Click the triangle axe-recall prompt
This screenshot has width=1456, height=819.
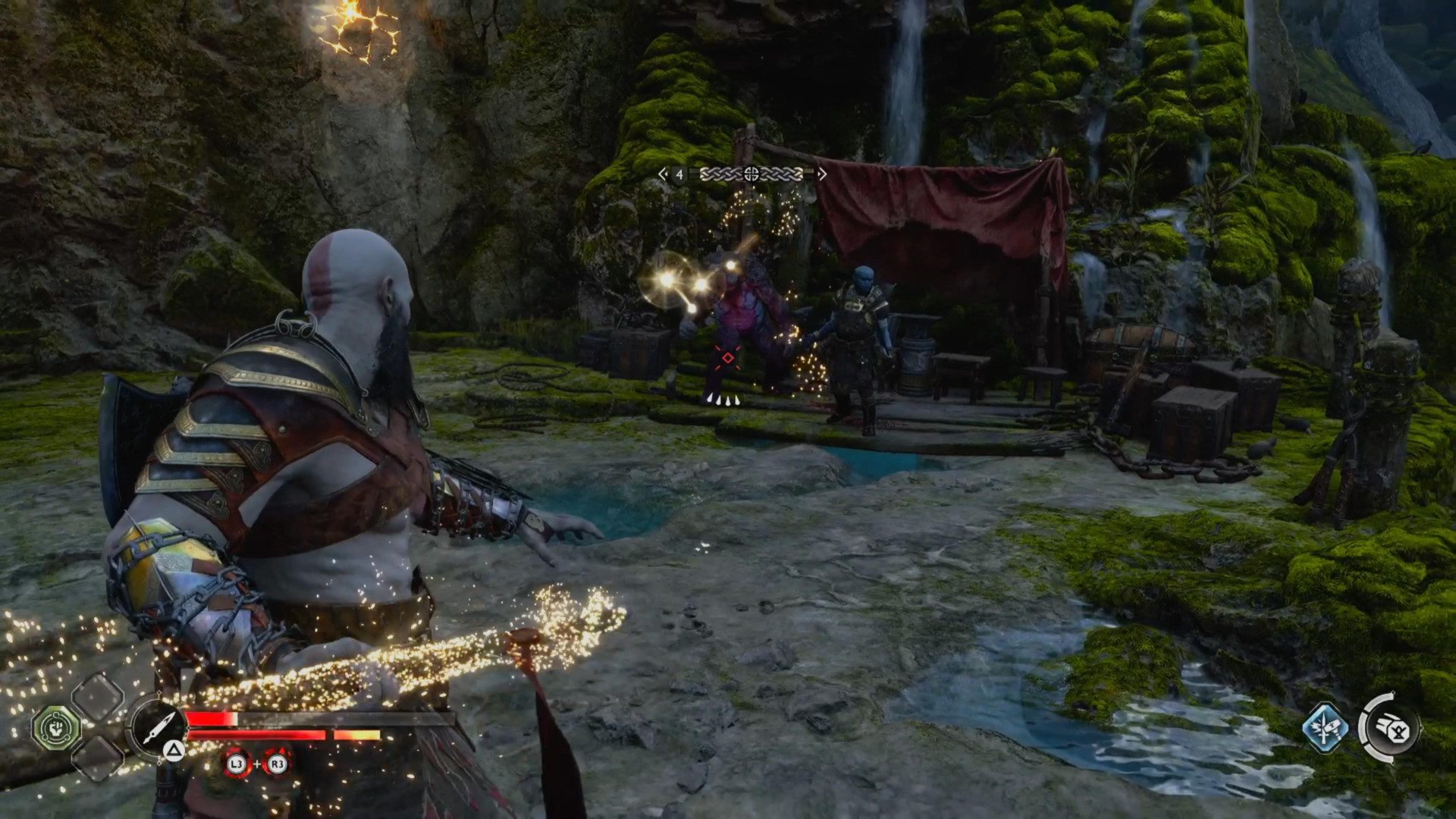[174, 752]
